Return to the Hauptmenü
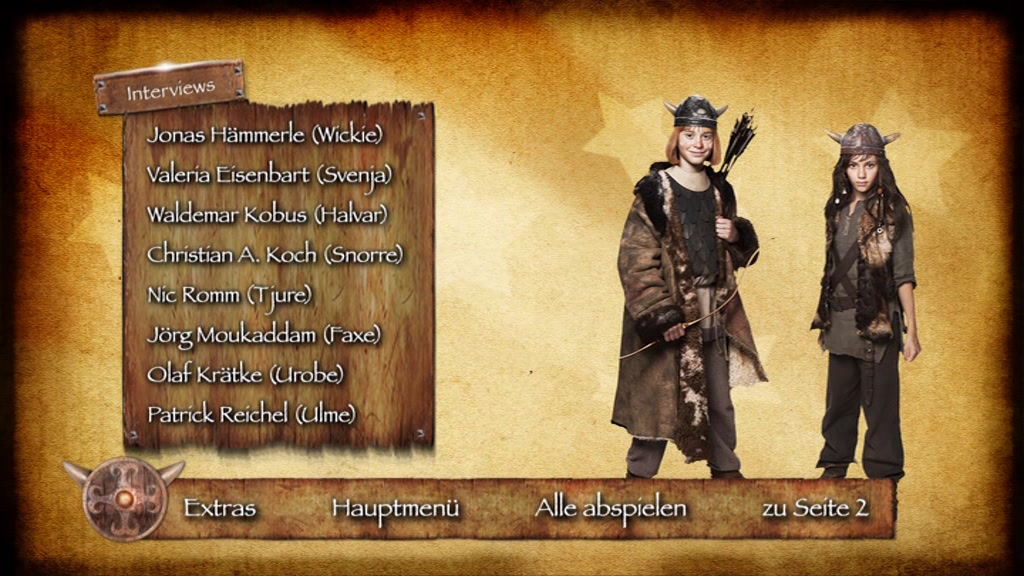The image size is (1024, 576). pos(396,508)
